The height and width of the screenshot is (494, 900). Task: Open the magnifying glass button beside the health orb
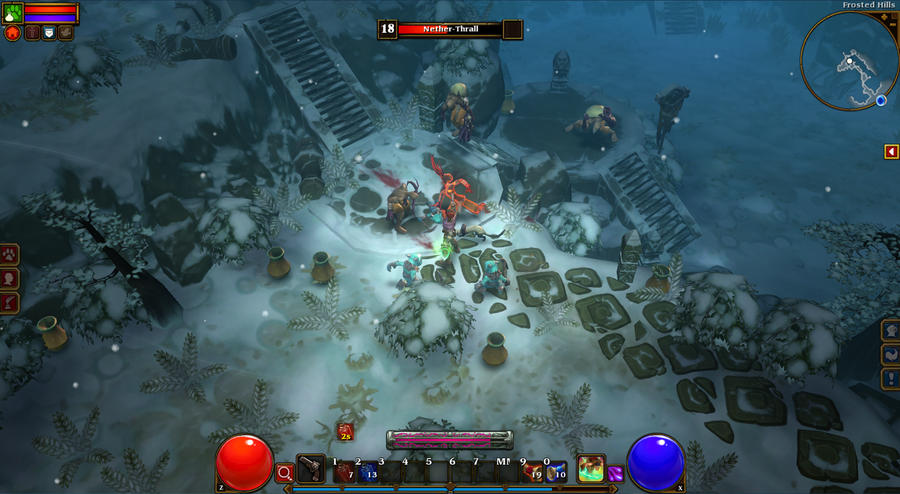pos(285,473)
